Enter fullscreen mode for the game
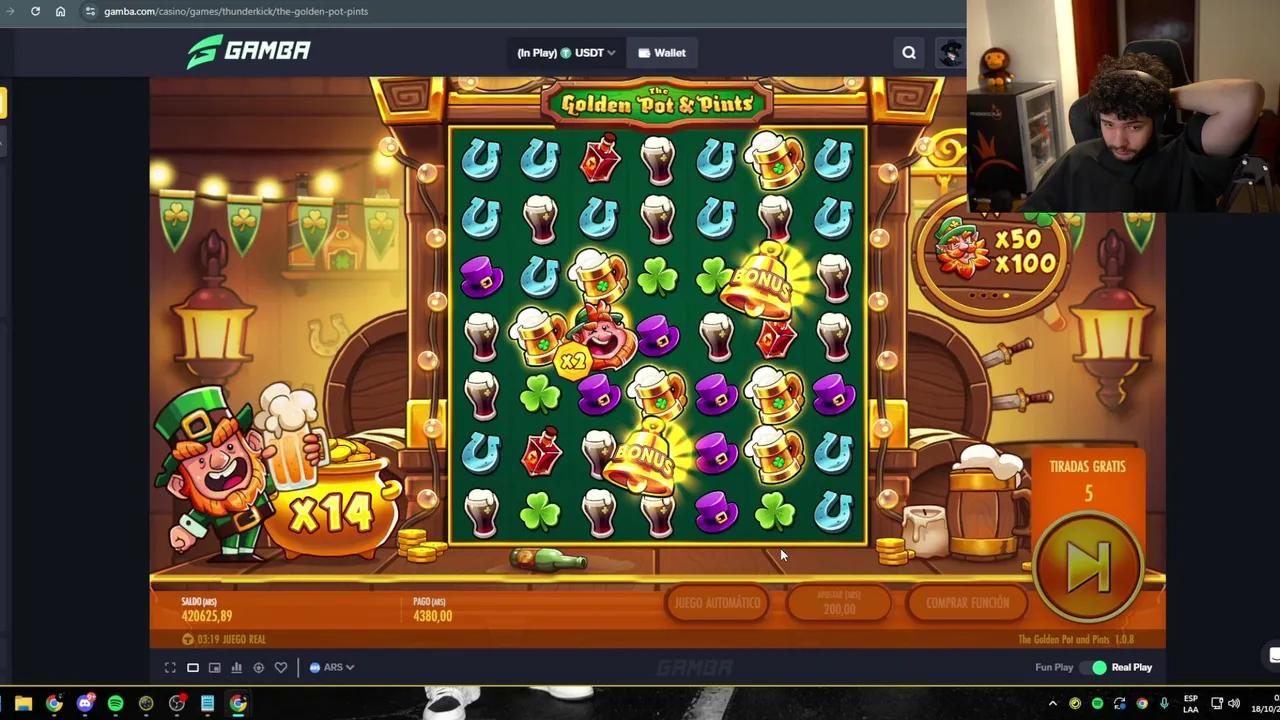 [170, 667]
